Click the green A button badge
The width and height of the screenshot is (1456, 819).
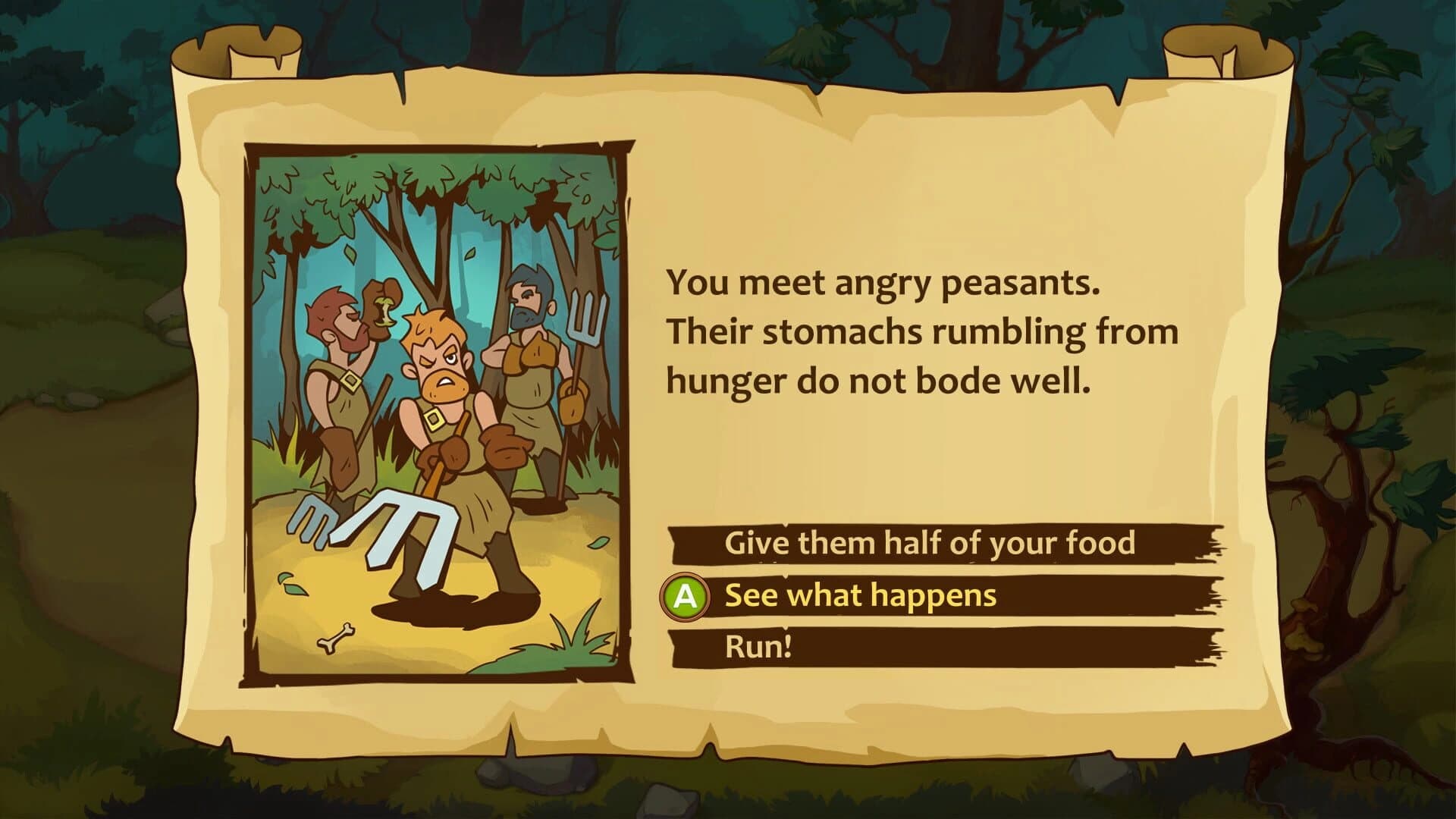pos(686,596)
